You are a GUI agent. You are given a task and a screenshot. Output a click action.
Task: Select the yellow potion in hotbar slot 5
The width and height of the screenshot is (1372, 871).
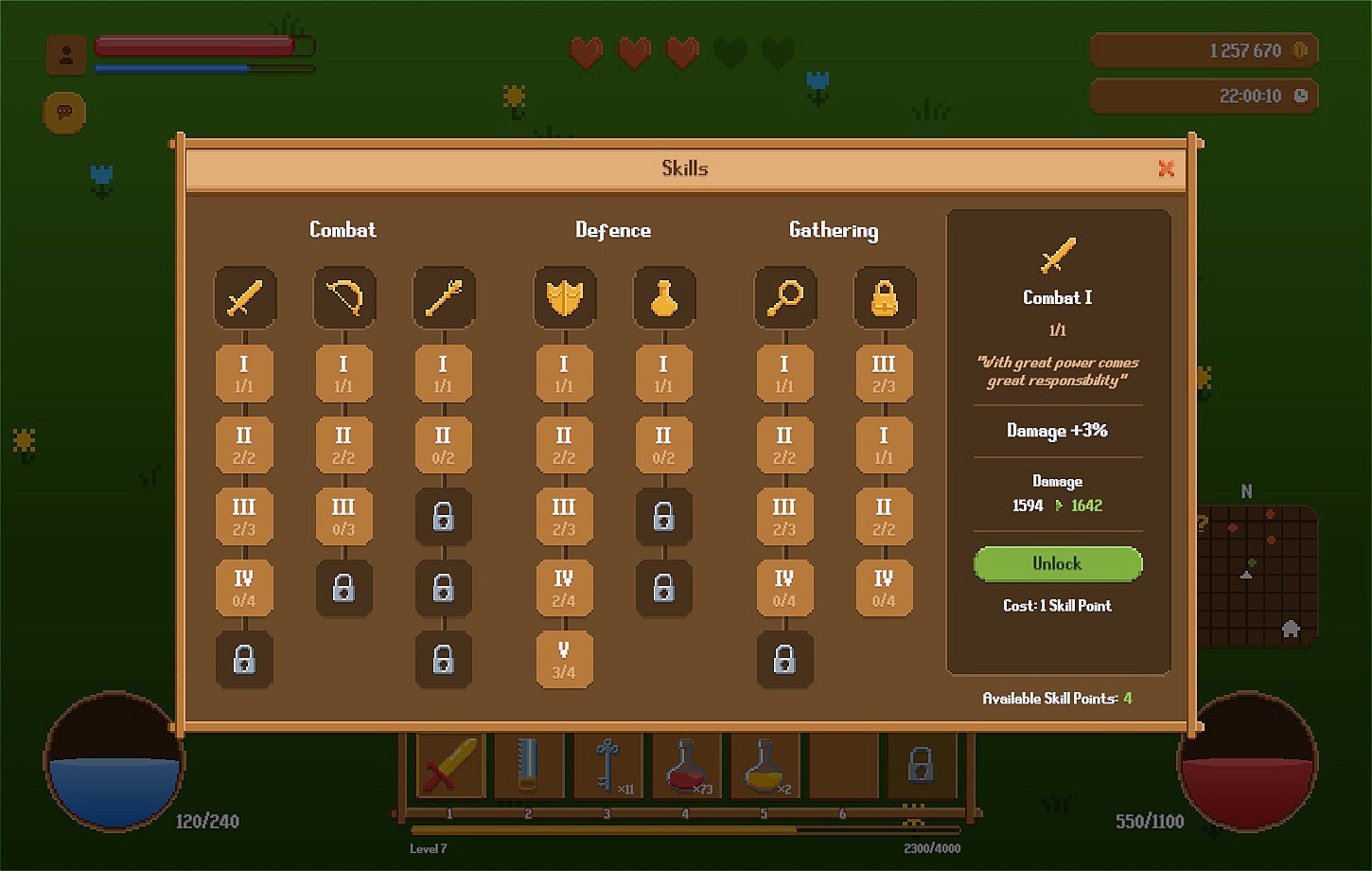tap(765, 765)
